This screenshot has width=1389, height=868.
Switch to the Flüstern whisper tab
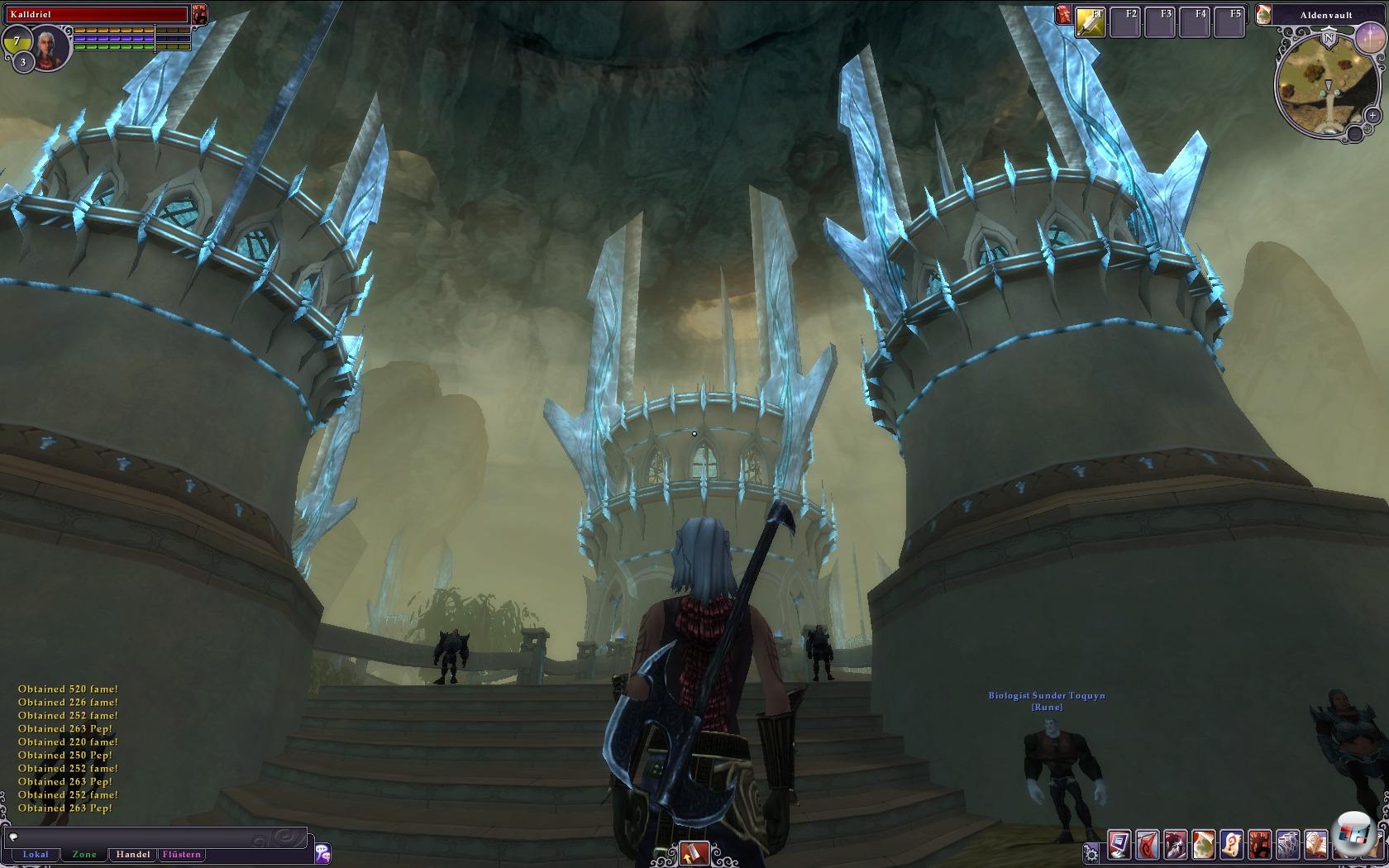pyautogui.click(x=182, y=855)
